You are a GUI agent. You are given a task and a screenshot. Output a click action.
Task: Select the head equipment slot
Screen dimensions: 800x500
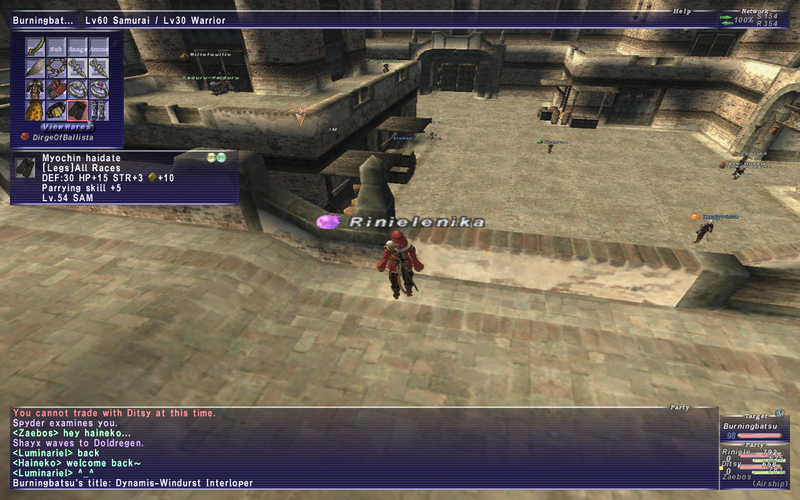34,67
